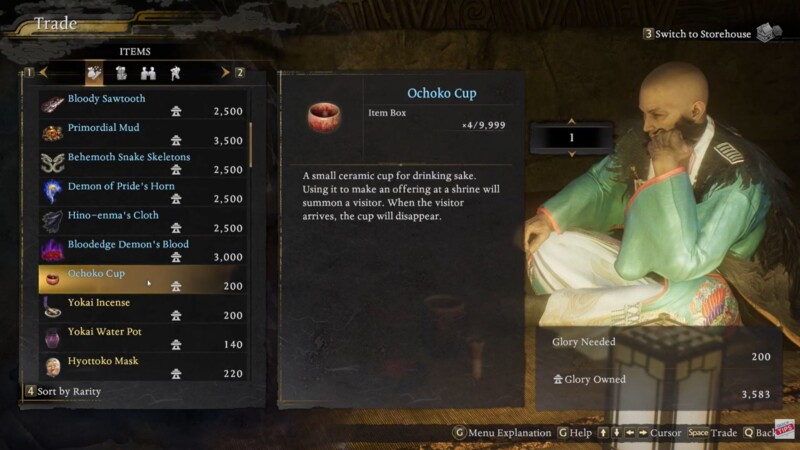Viewport: 800px width, 450px height.
Task: Decrease trade quantity with the down arrow
Action: pos(571,153)
